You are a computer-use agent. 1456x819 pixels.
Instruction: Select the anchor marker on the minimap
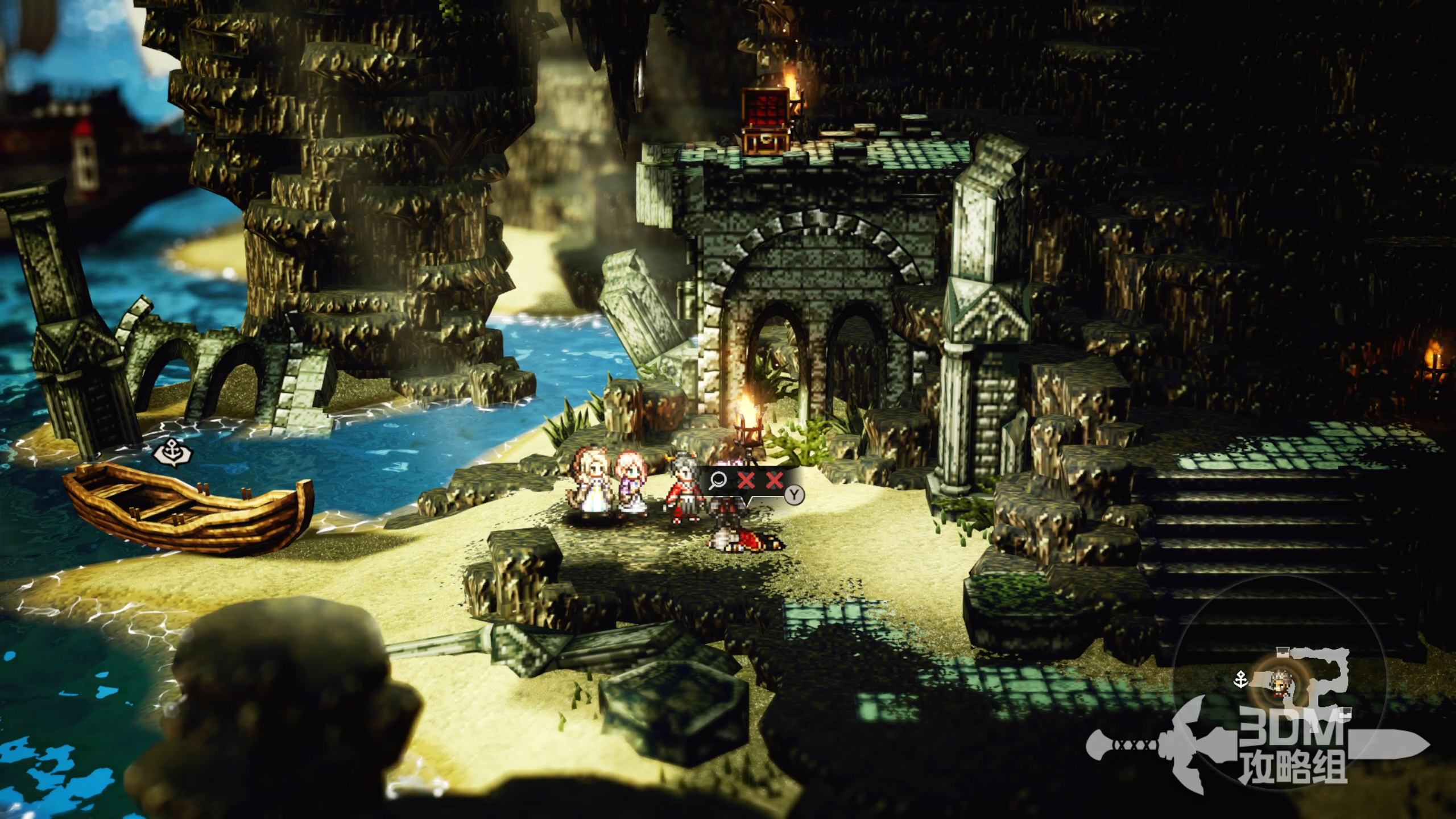[x=1241, y=679]
